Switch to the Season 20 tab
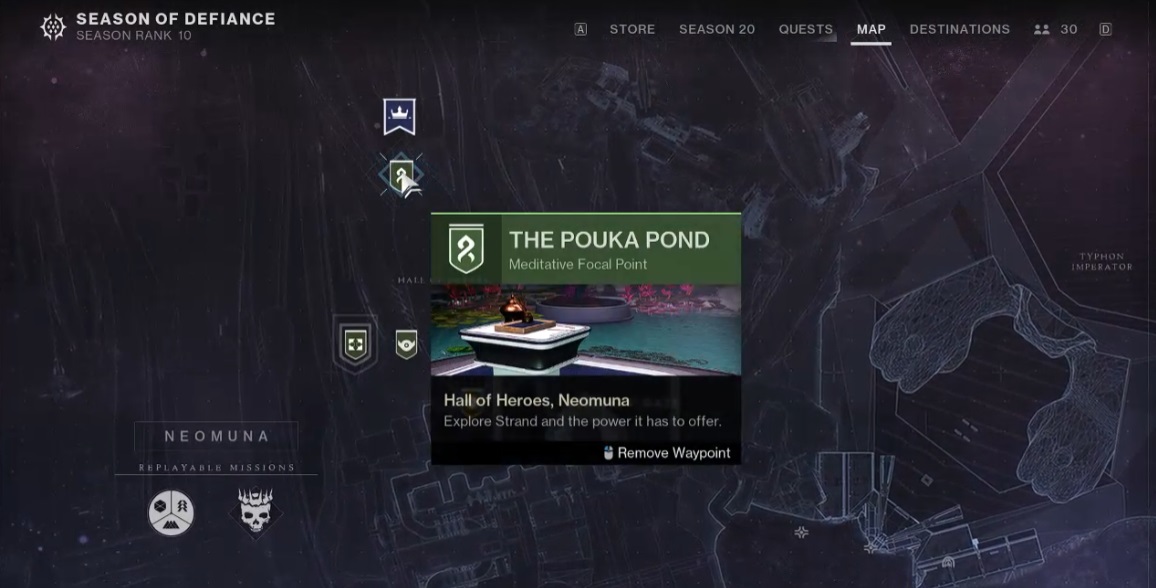 pyautogui.click(x=716, y=29)
